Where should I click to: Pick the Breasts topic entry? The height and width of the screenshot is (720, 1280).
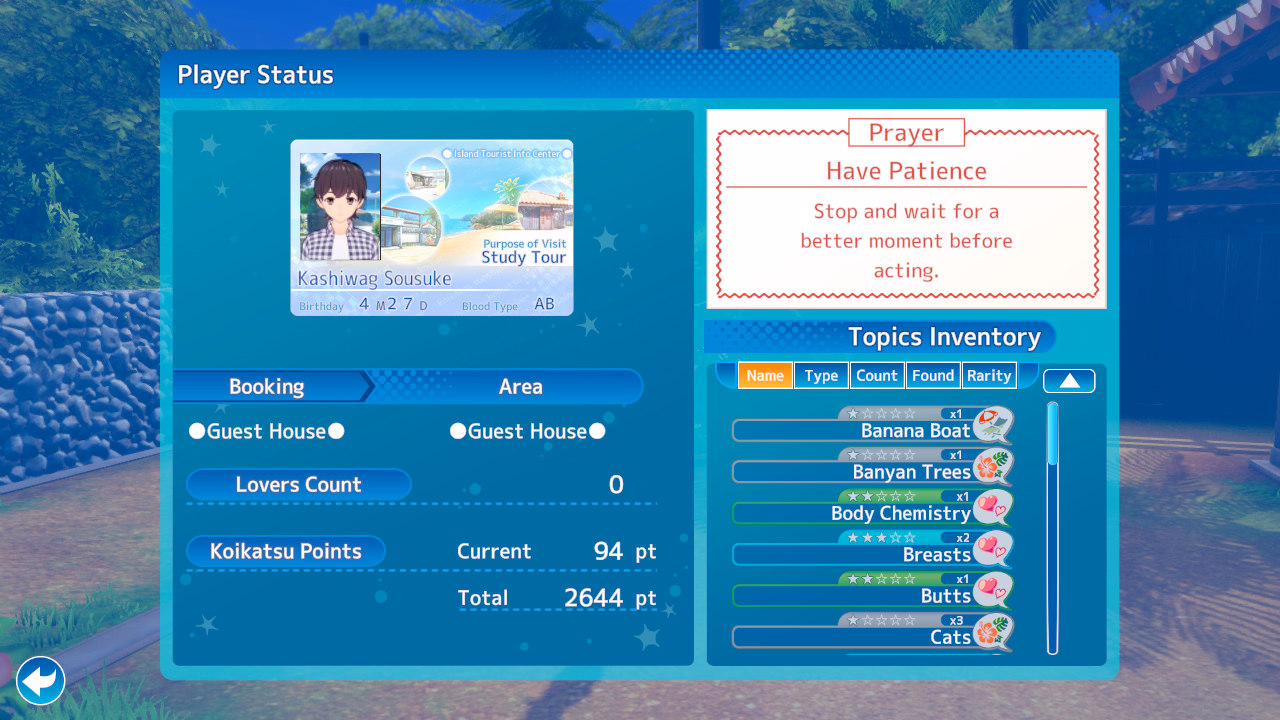click(870, 554)
